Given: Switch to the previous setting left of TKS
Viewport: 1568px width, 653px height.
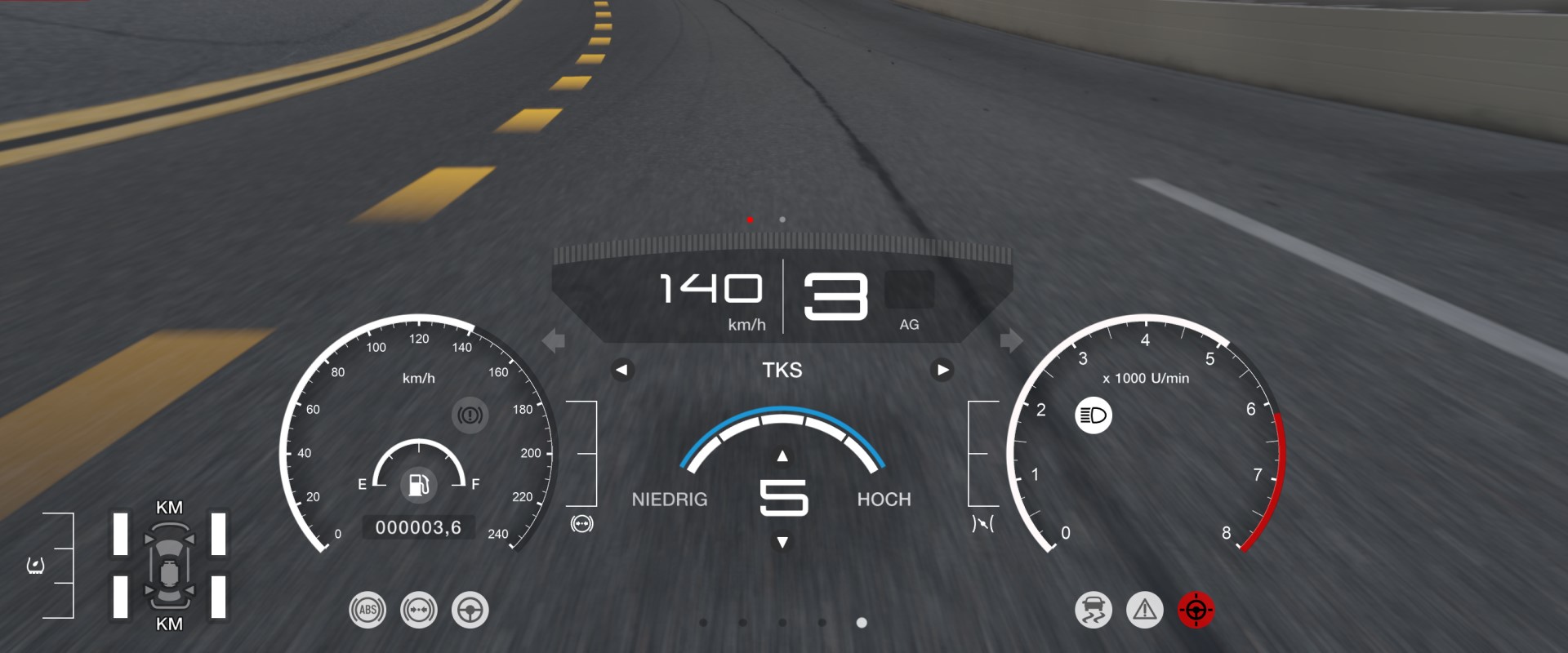Looking at the screenshot, I should pos(622,370).
